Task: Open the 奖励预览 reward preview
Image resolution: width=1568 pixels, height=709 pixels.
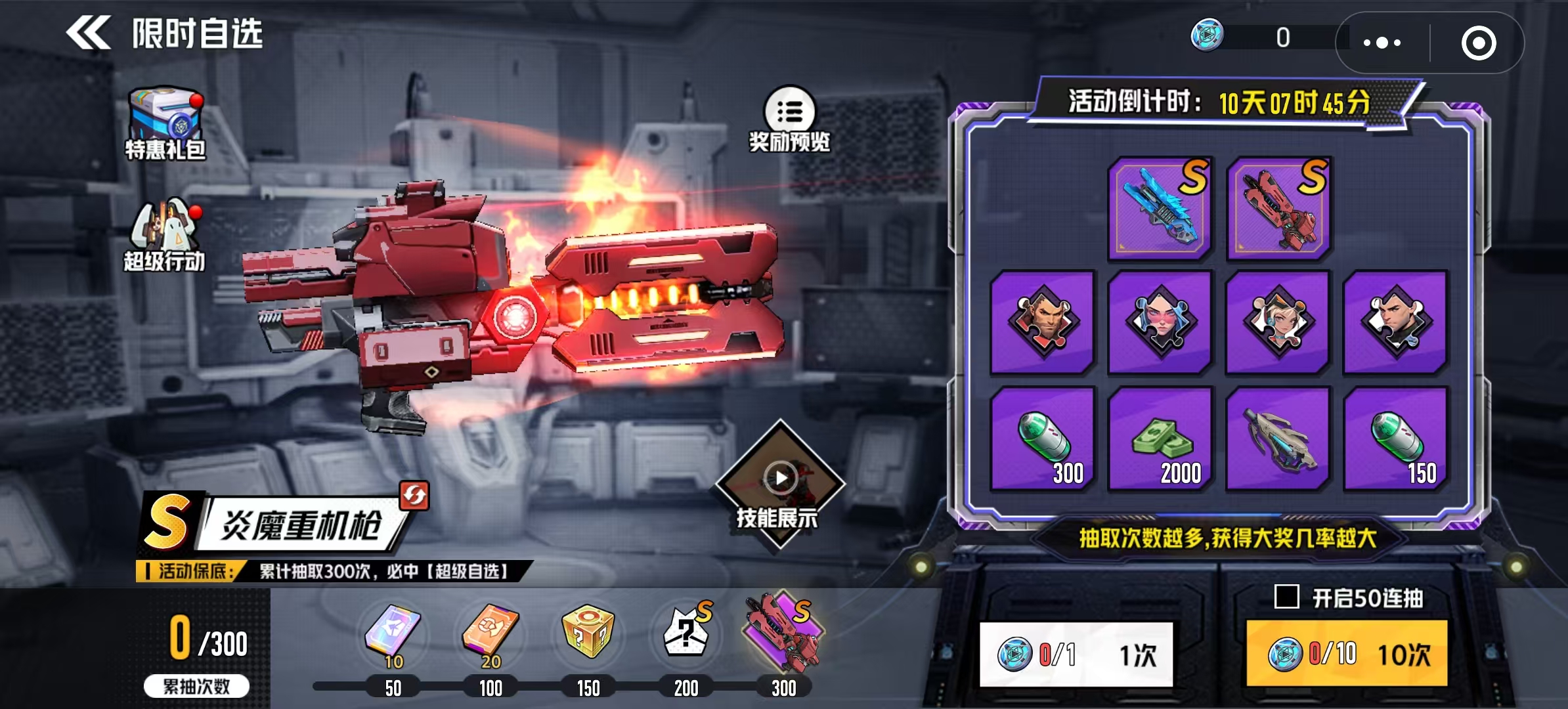Action: click(x=791, y=118)
